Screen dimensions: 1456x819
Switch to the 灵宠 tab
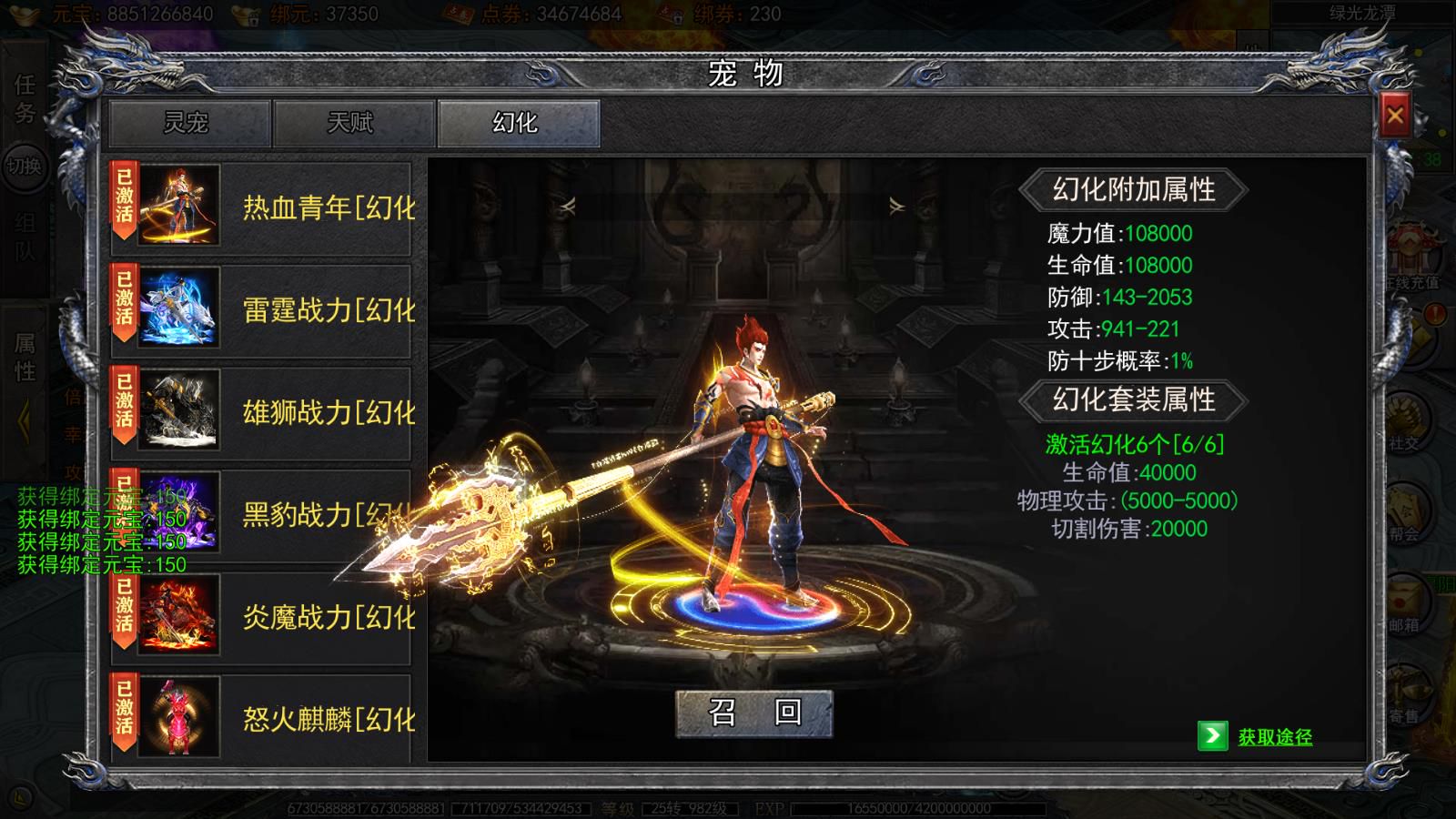coord(185,124)
